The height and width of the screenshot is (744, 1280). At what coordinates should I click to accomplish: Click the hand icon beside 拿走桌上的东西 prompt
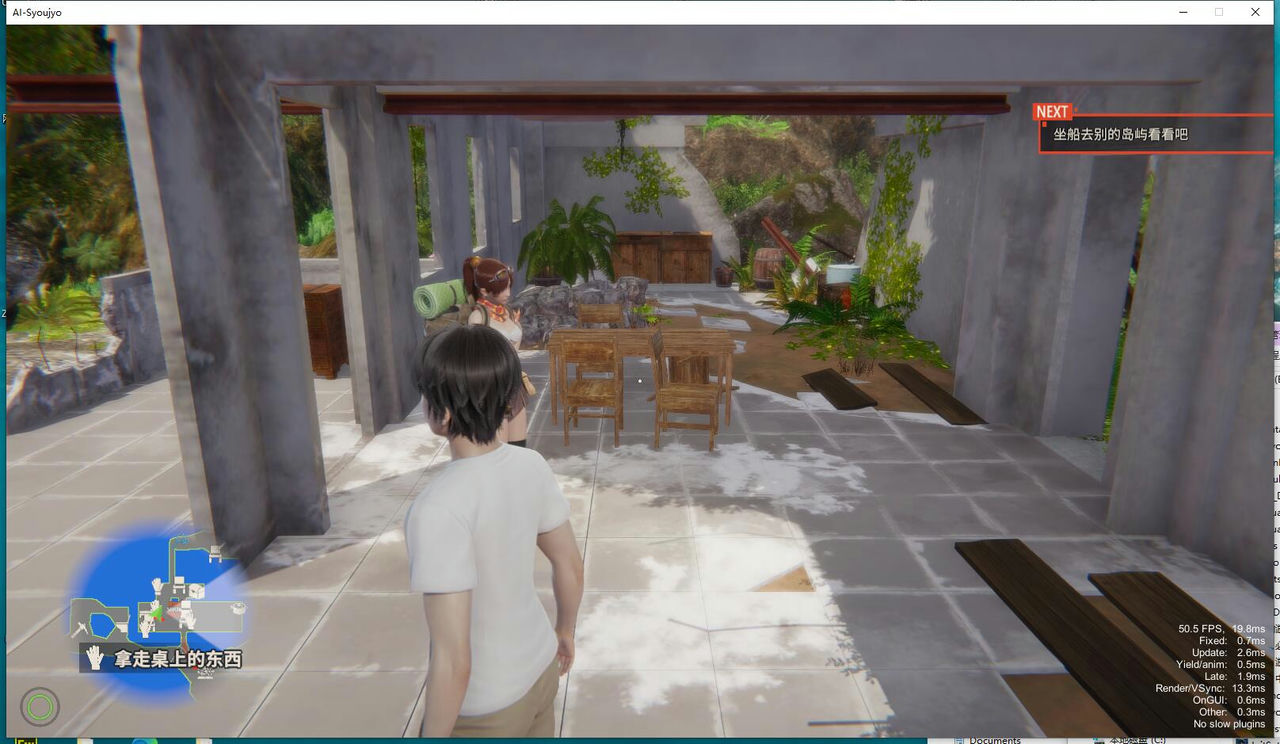94,657
